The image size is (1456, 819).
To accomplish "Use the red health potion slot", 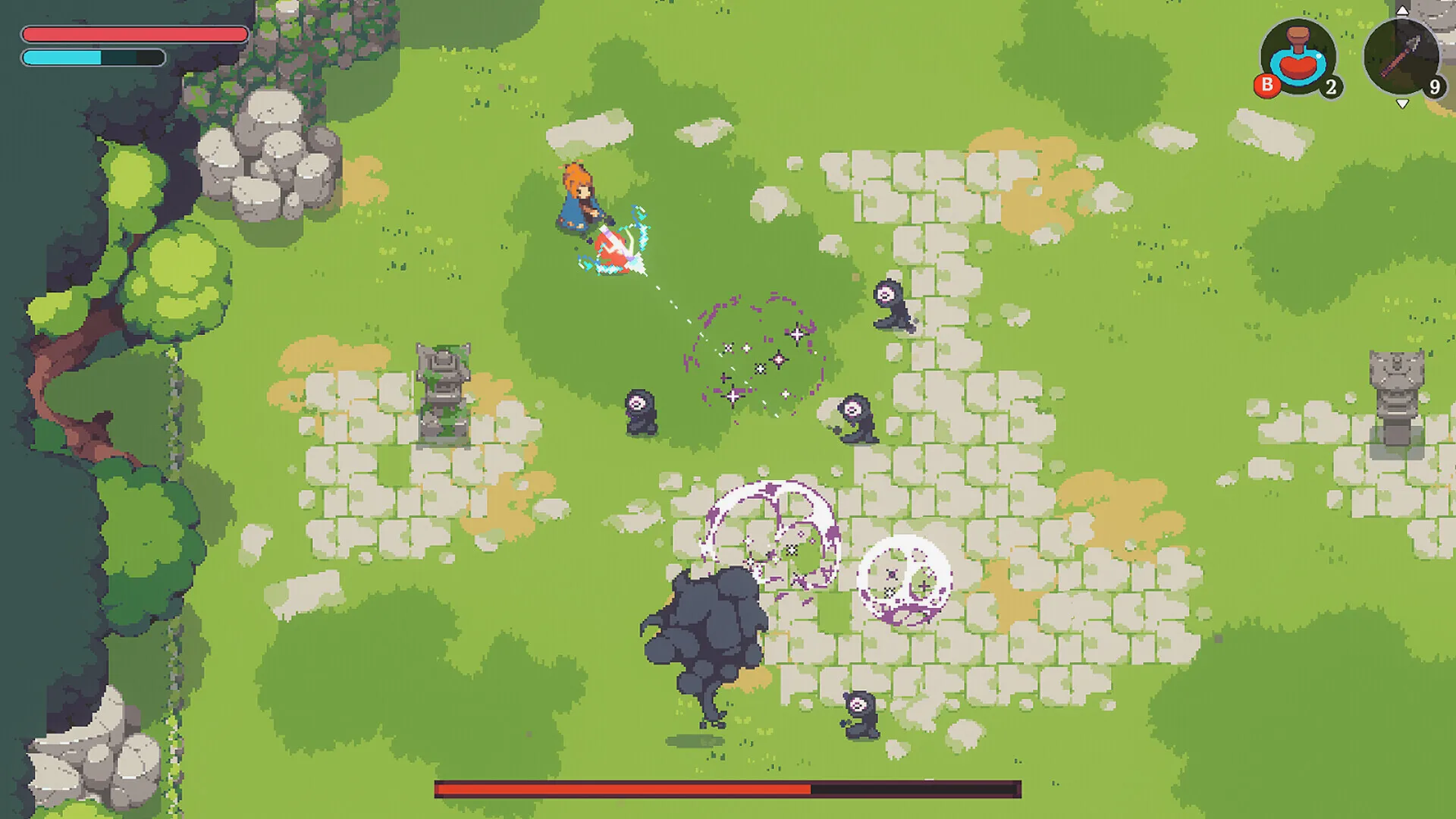I will click(x=1298, y=58).
